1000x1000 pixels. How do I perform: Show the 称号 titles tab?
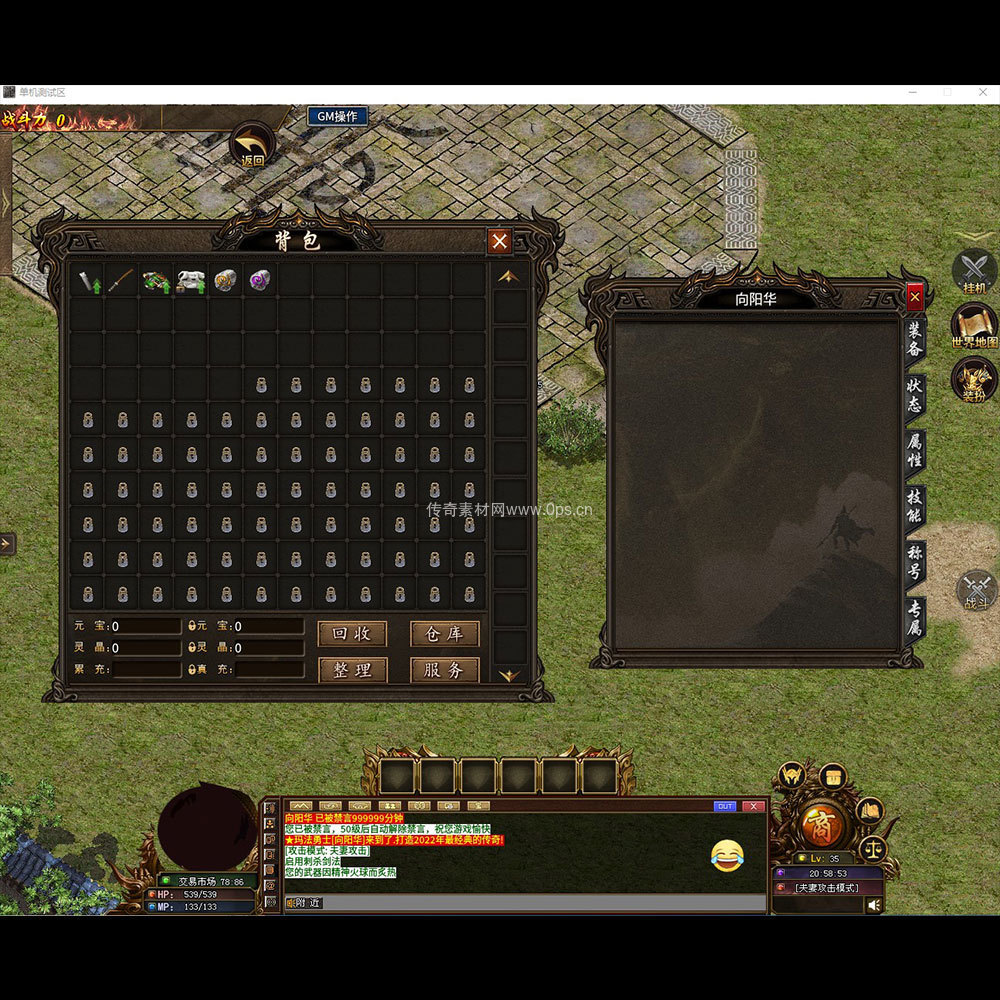[x=914, y=562]
